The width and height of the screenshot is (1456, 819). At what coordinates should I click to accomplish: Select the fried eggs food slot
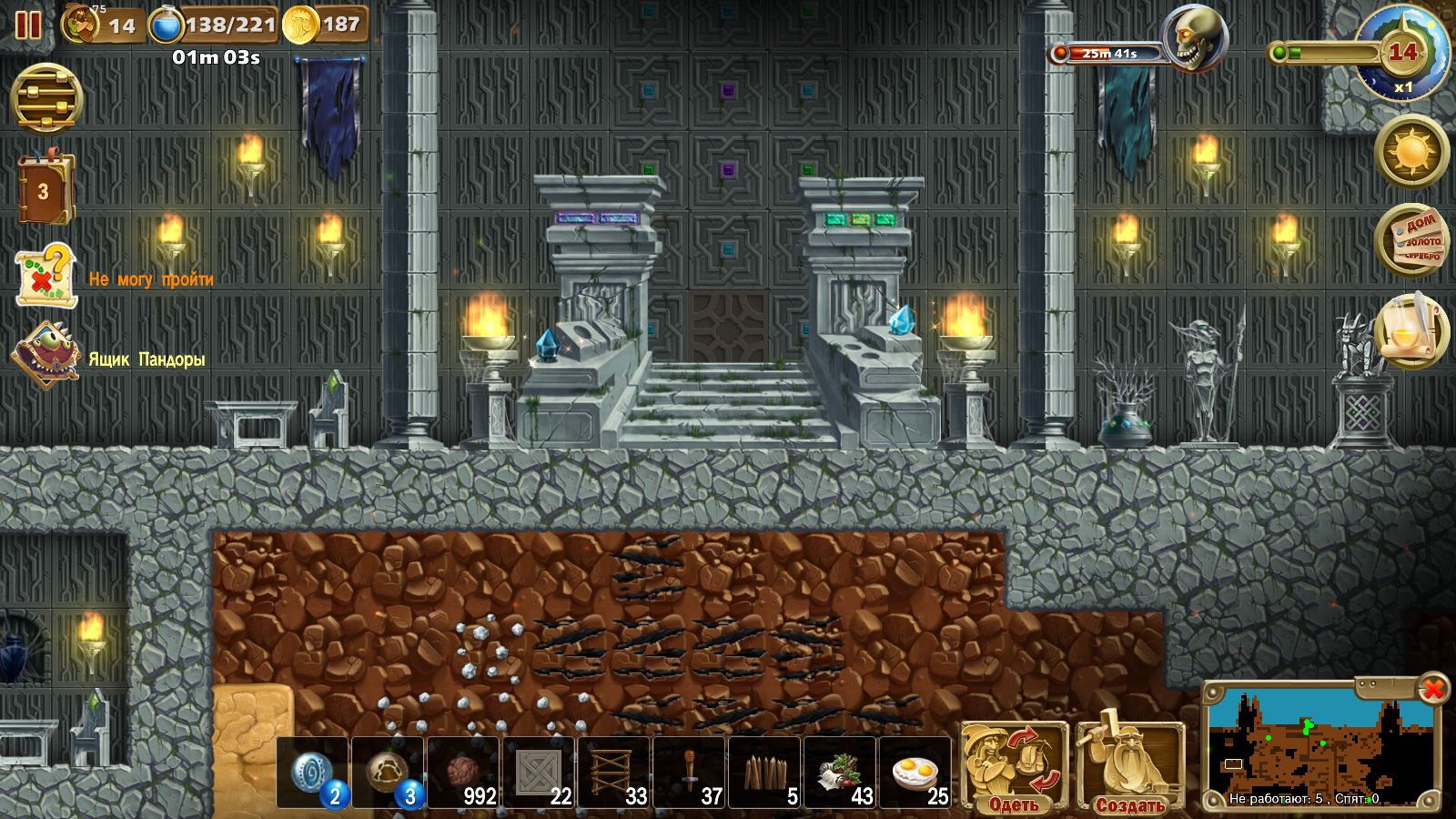pyautogui.click(x=915, y=773)
